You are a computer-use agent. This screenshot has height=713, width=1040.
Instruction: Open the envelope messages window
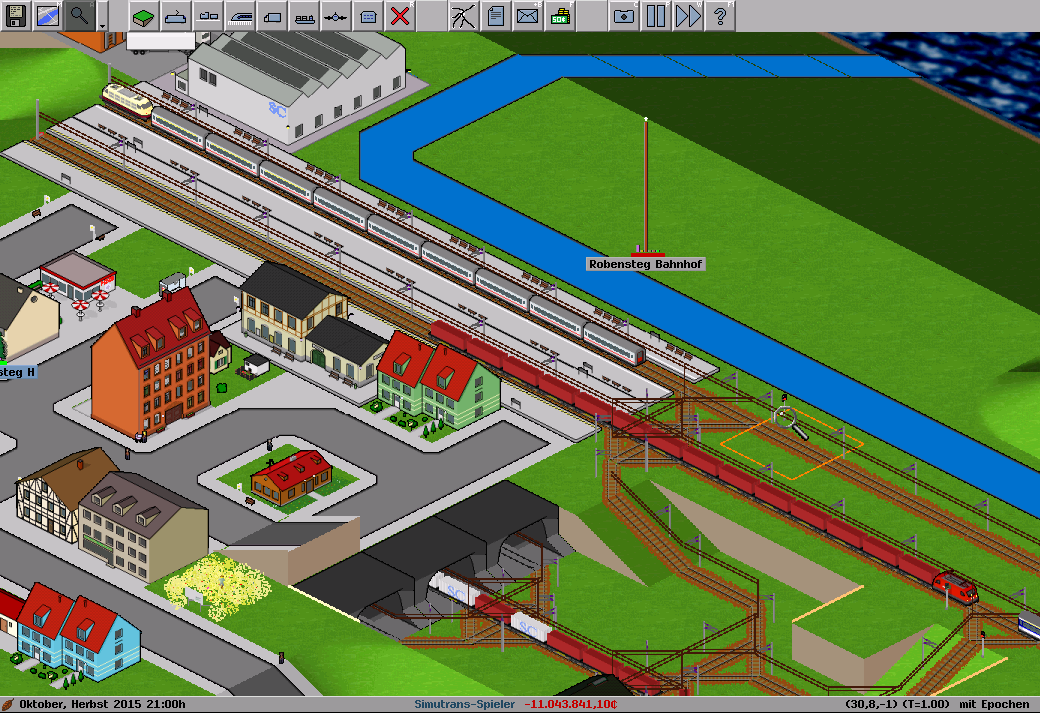[527, 15]
